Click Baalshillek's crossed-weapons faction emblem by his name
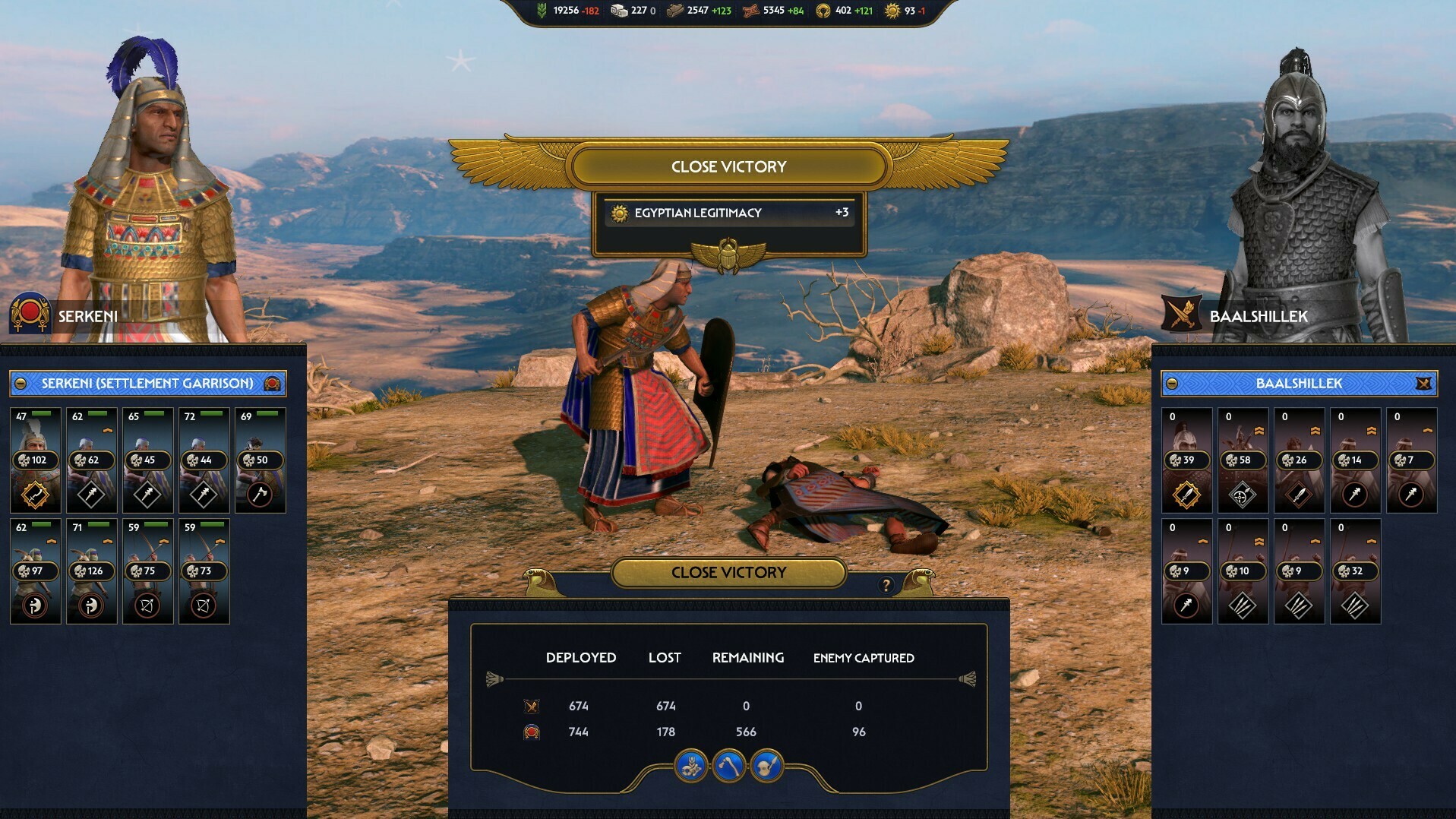The image size is (1456, 819). pyautogui.click(x=1182, y=314)
